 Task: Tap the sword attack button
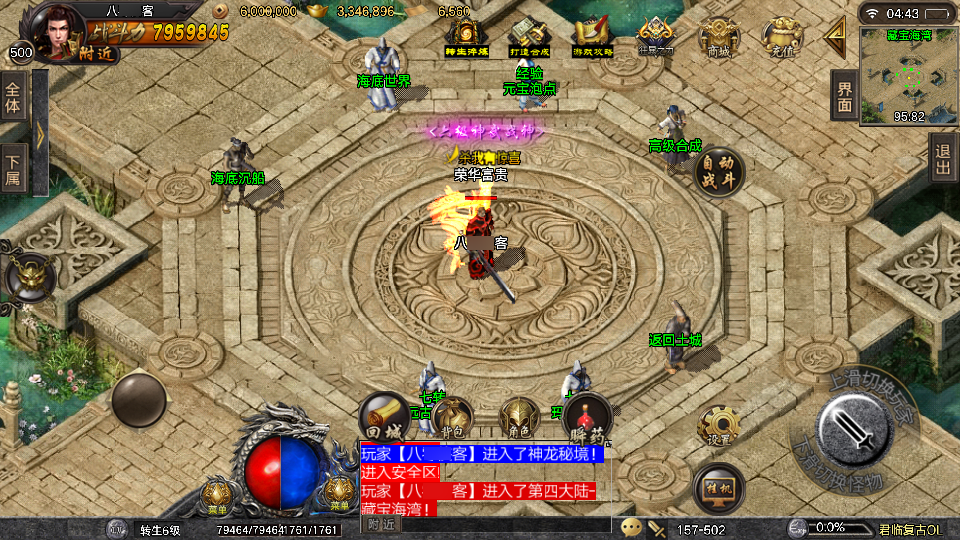(x=854, y=429)
